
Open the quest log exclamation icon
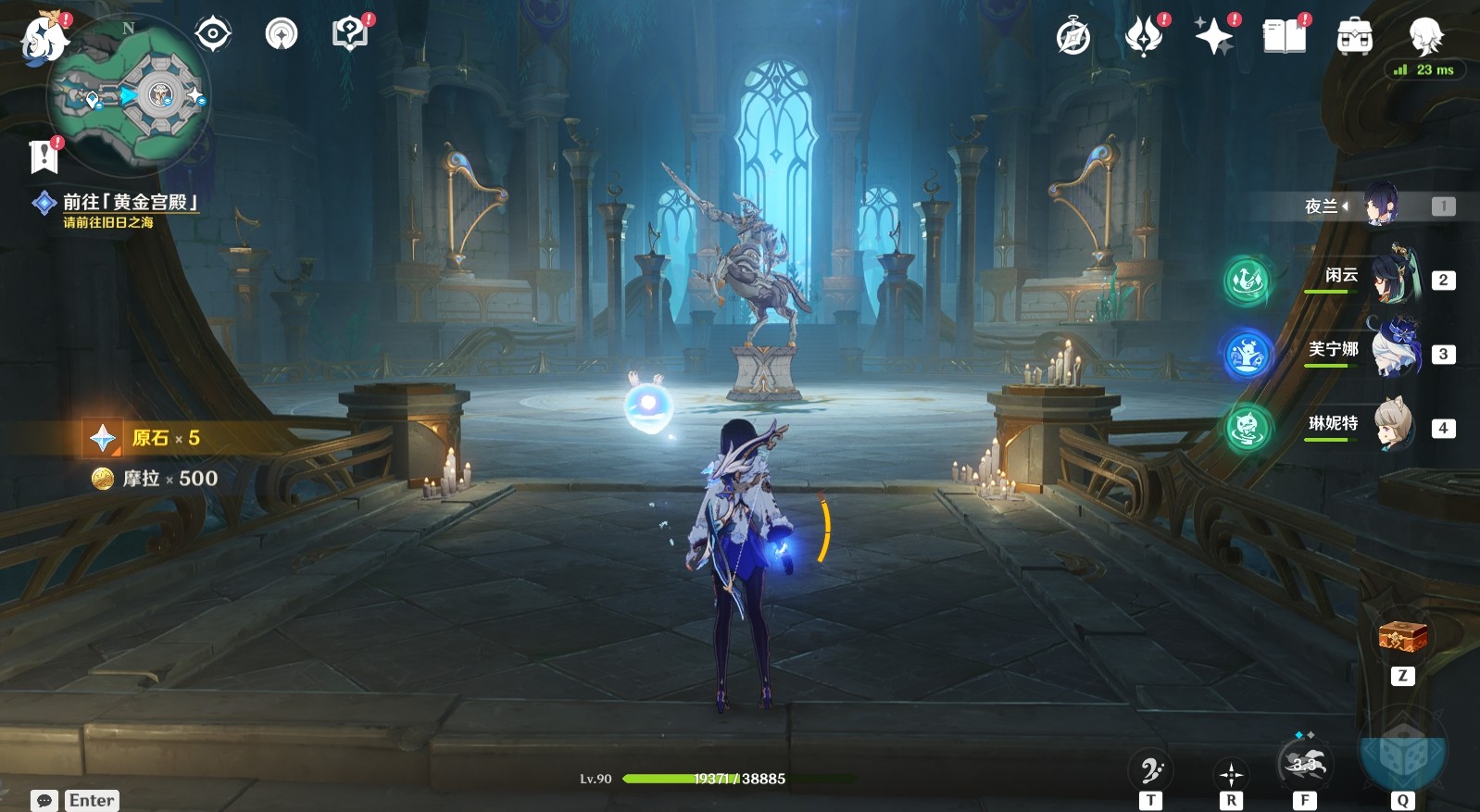click(x=44, y=156)
